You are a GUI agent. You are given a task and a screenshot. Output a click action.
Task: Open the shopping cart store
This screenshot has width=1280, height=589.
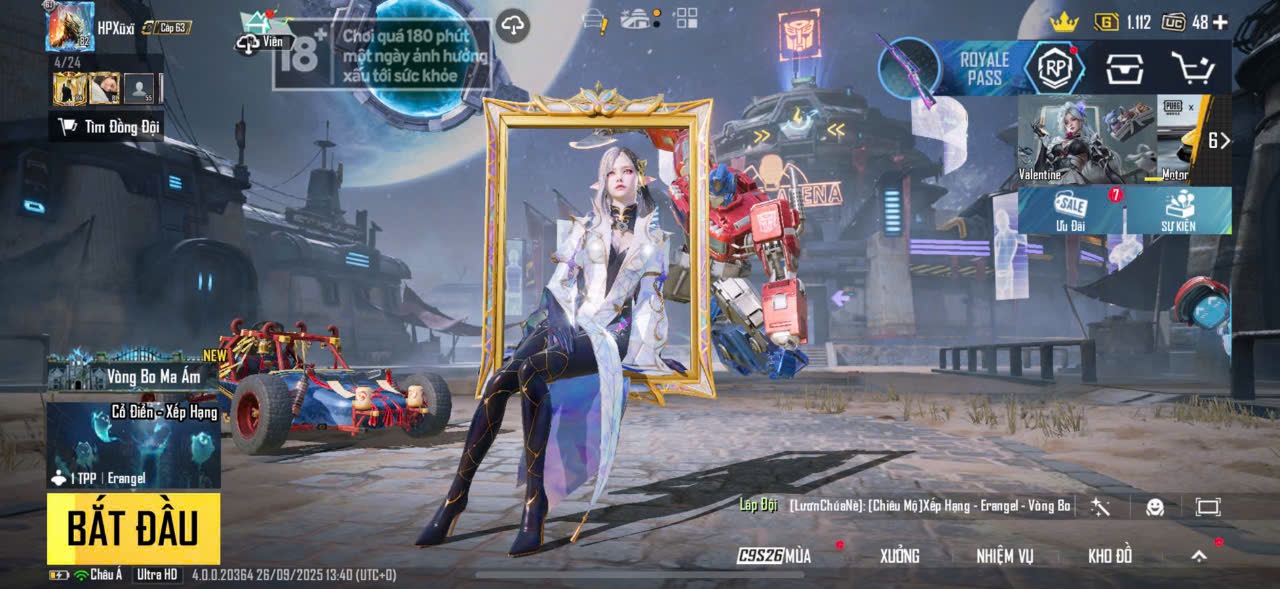(1192, 68)
